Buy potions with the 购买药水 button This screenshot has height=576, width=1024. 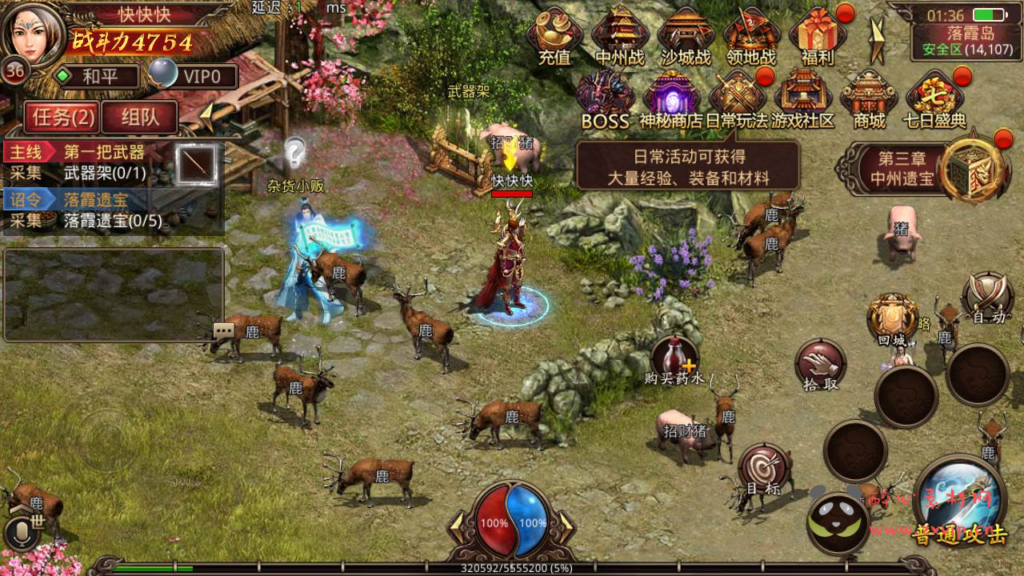pos(675,360)
